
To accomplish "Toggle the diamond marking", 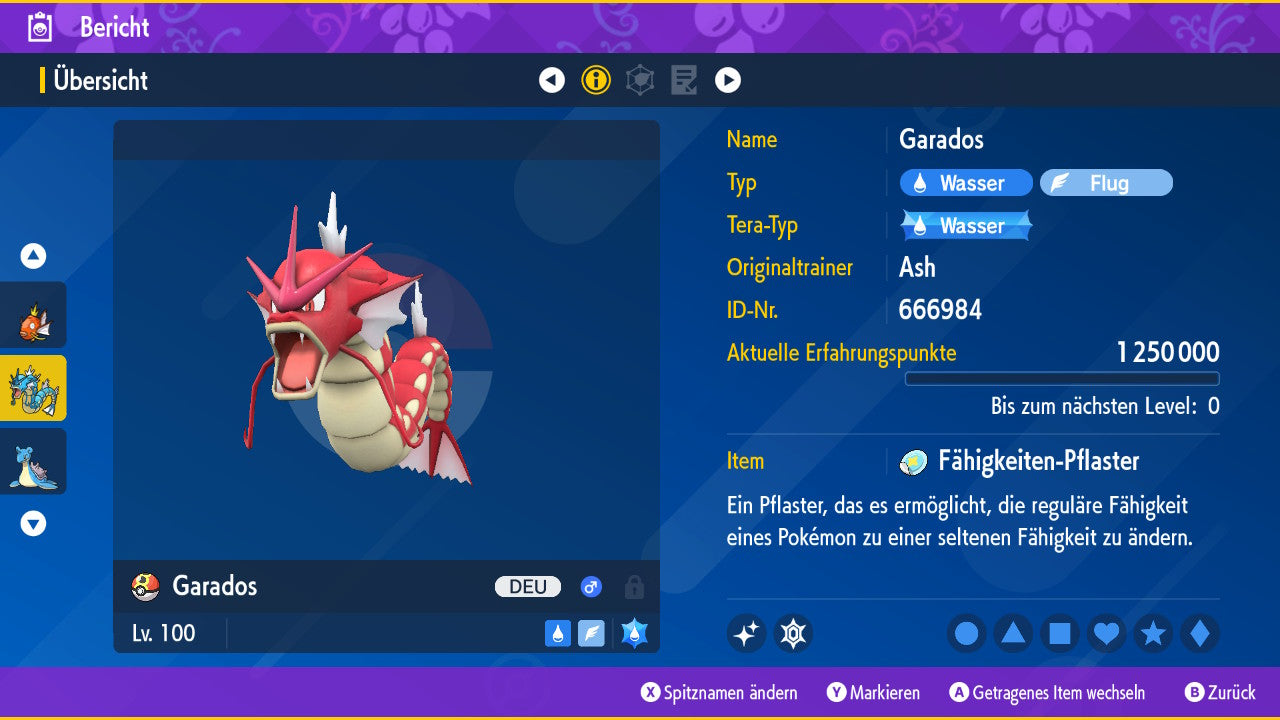I will tap(1199, 634).
